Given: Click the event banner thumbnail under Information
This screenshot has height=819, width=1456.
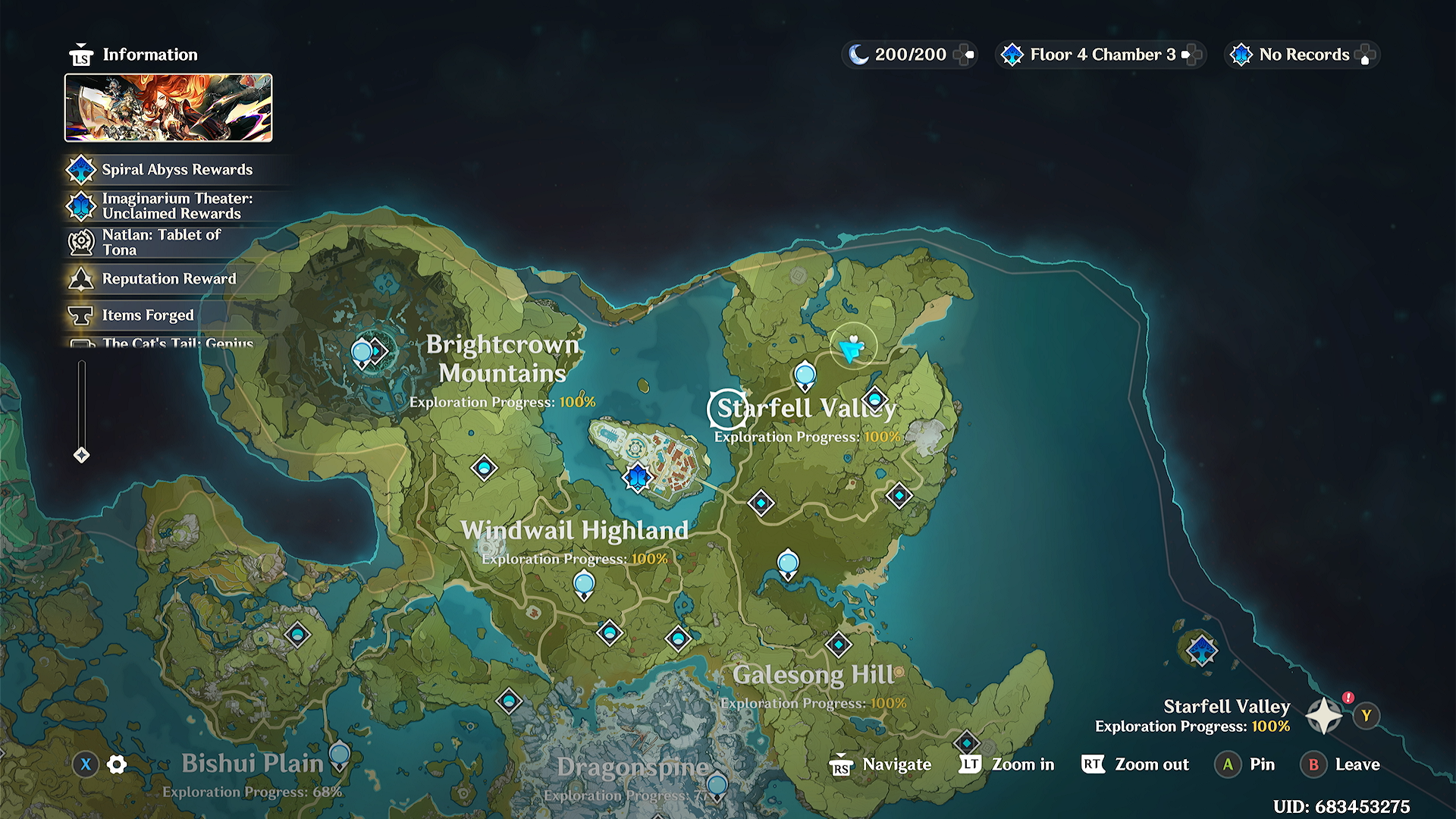Looking at the screenshot, I should click(x=168, y=108).
